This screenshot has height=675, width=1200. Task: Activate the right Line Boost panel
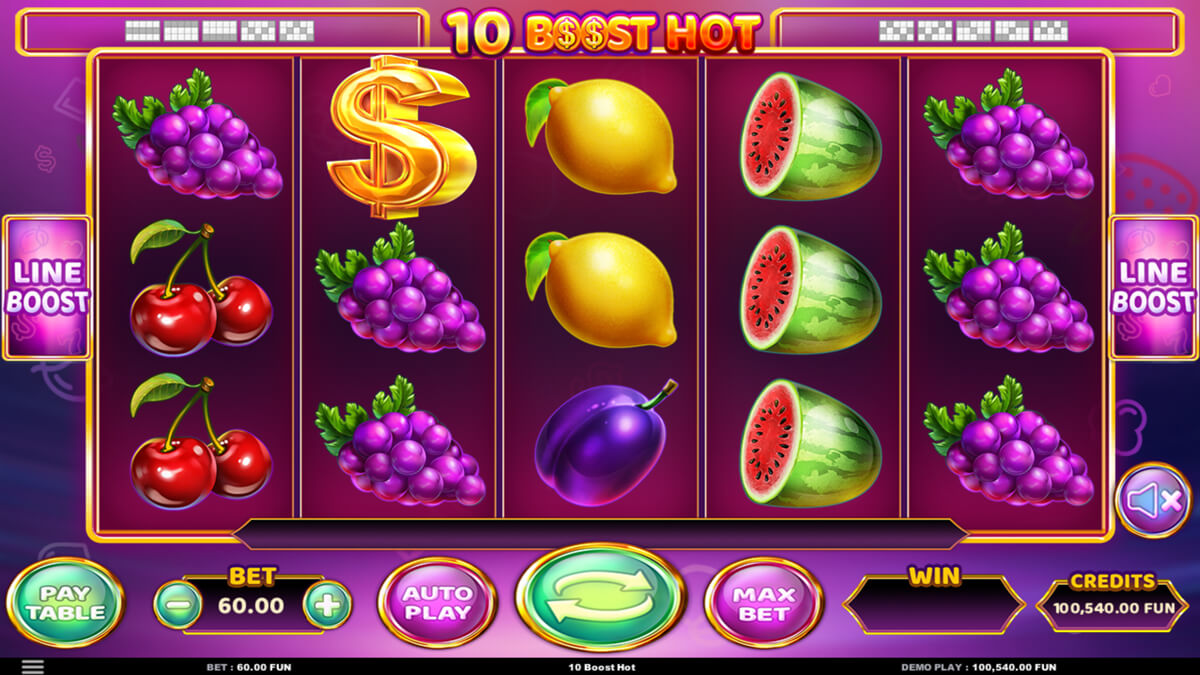[1153, 288]
